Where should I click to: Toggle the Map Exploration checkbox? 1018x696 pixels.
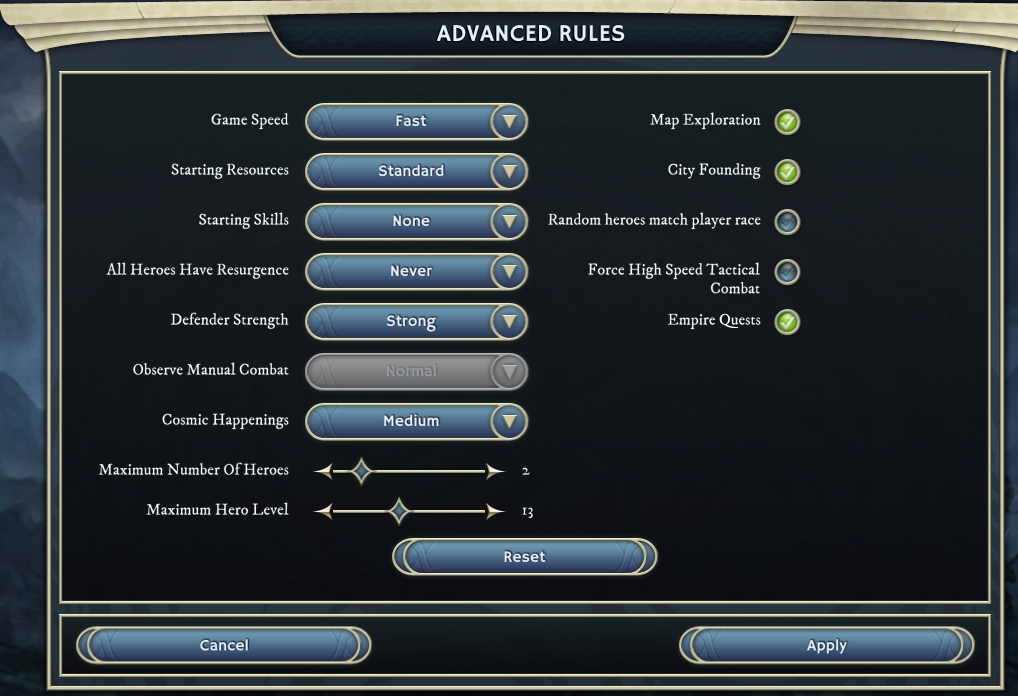click(788, 122)
